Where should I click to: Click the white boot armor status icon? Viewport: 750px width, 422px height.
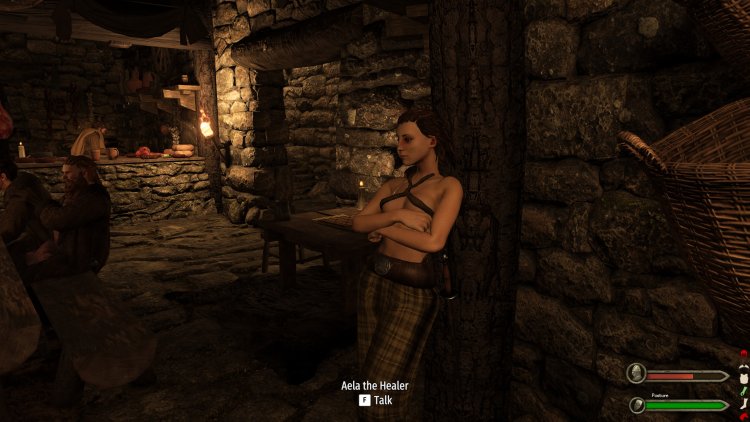click(742, 404)
